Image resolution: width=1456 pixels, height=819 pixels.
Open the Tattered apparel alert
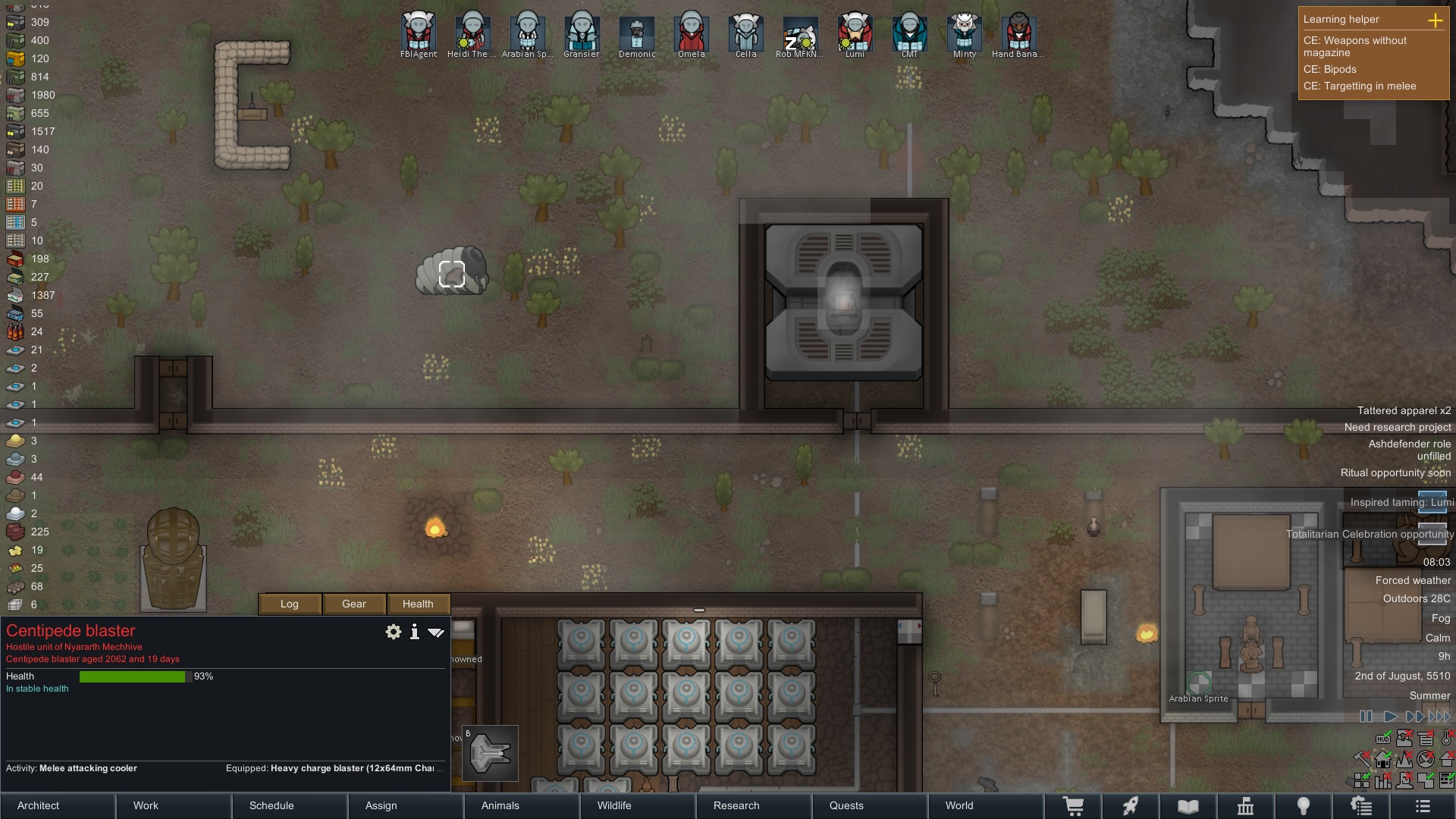coord(1404,410)
